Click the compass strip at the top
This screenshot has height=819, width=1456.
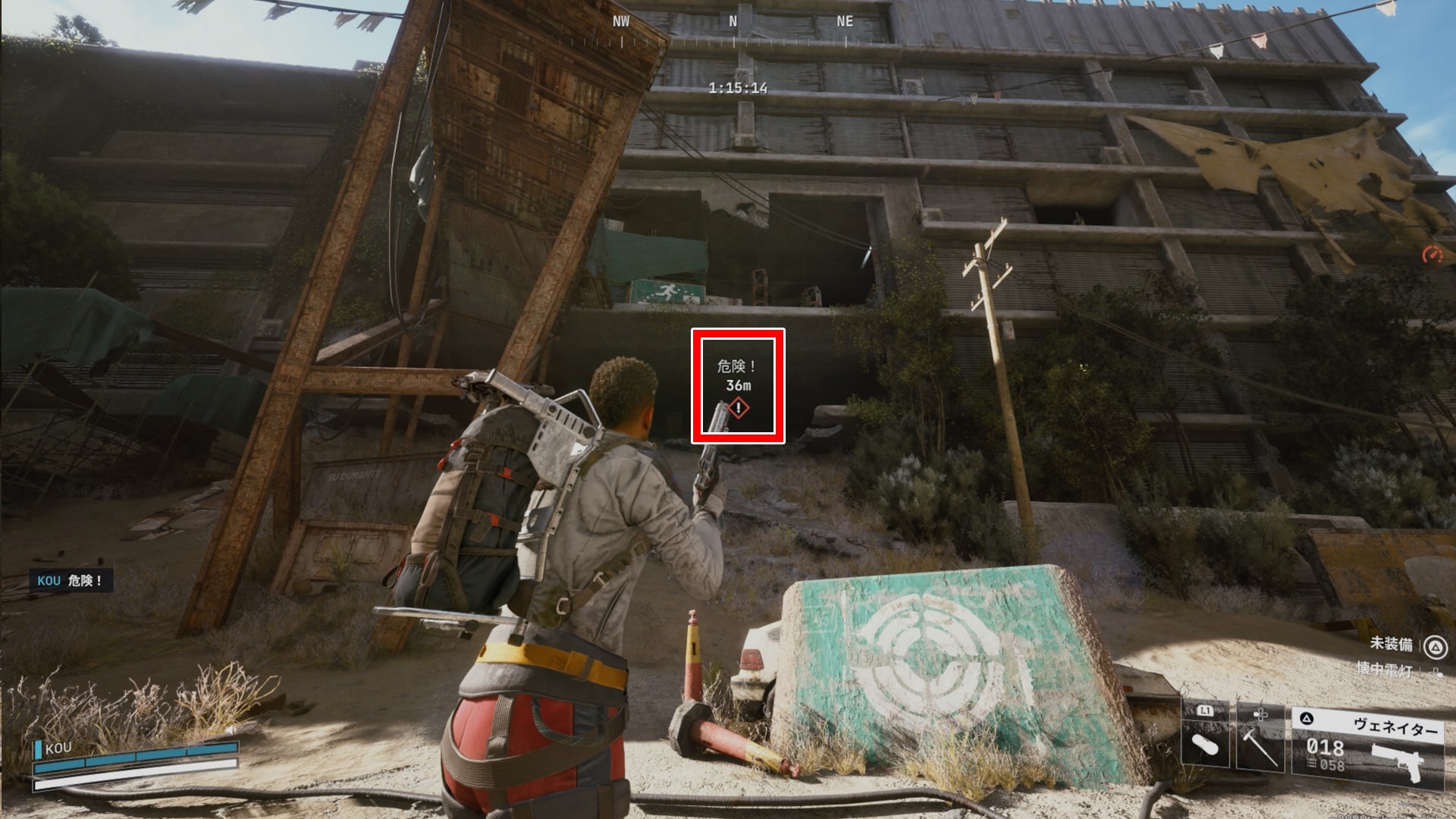point(733,30)
